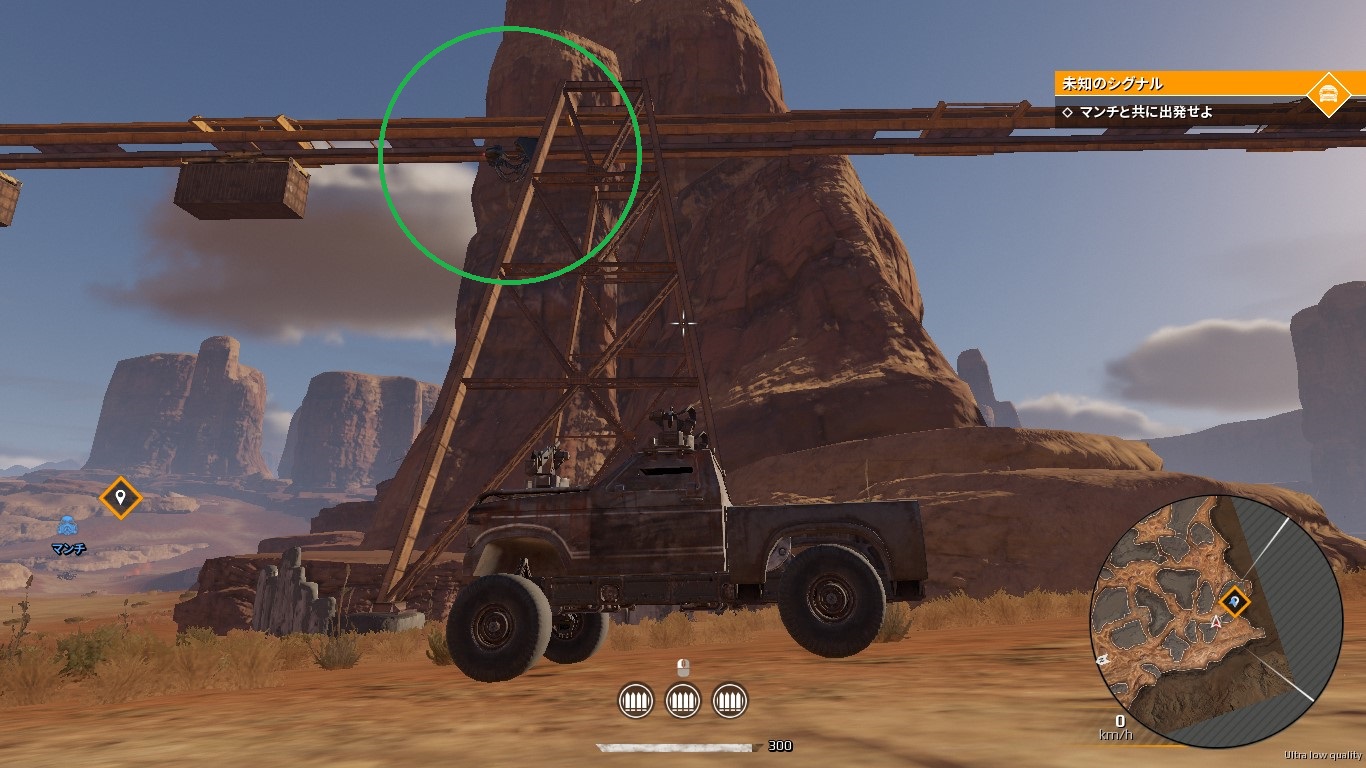Open the circular minimap
Image resolution: width=1366 pixels, height=768 pixels.
point(1215,620)
